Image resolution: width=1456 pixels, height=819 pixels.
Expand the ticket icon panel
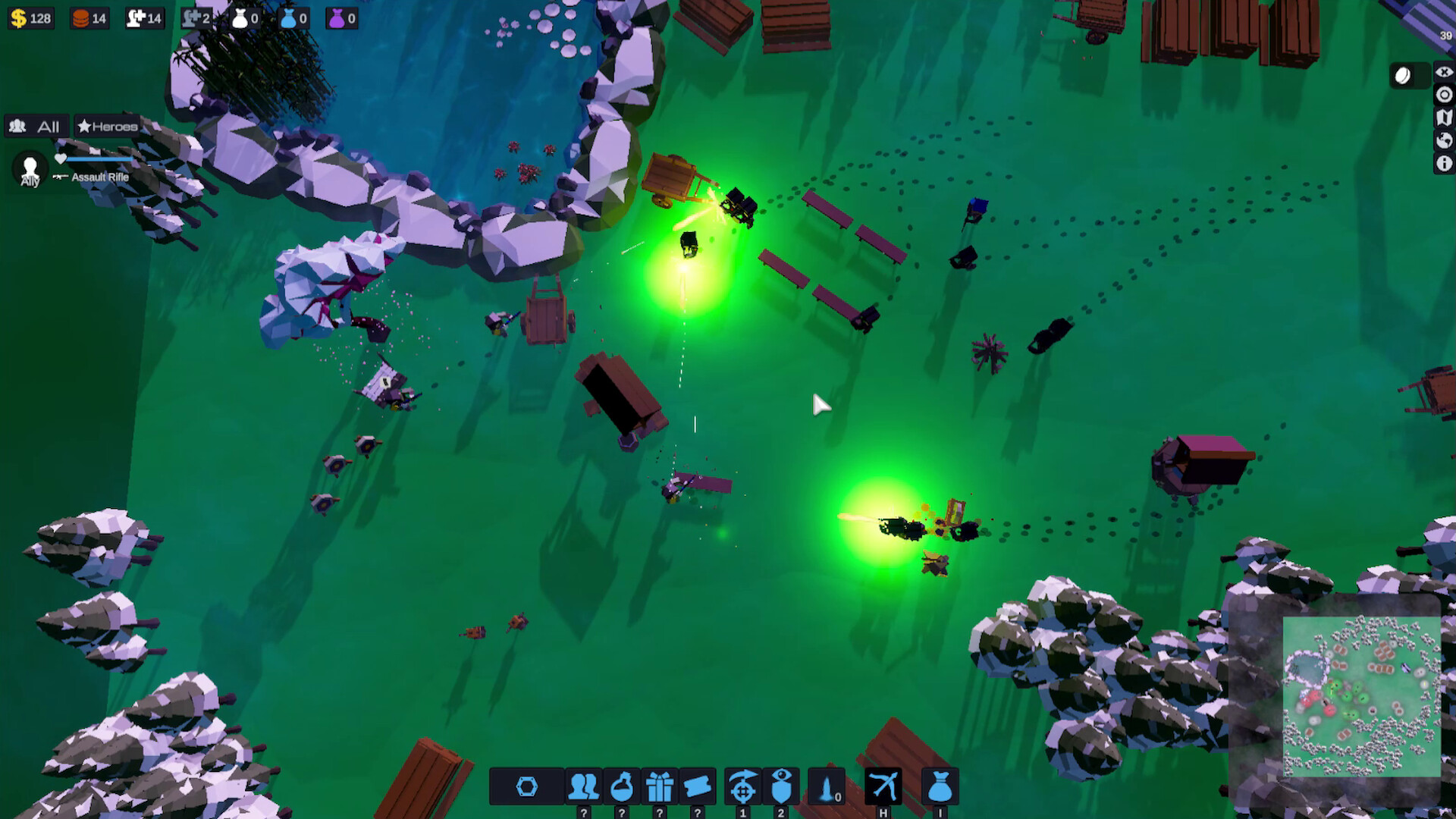[x=698, y=786]
